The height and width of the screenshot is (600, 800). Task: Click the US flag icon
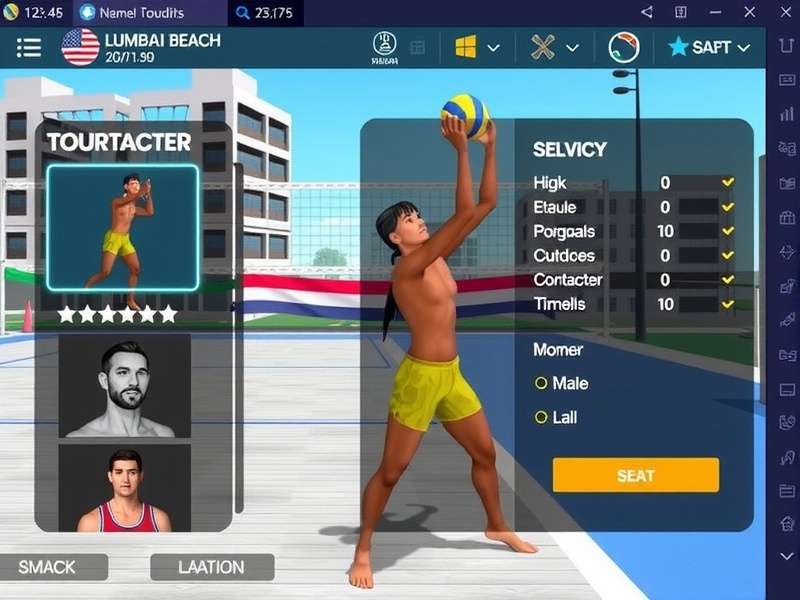click(80, 47)
